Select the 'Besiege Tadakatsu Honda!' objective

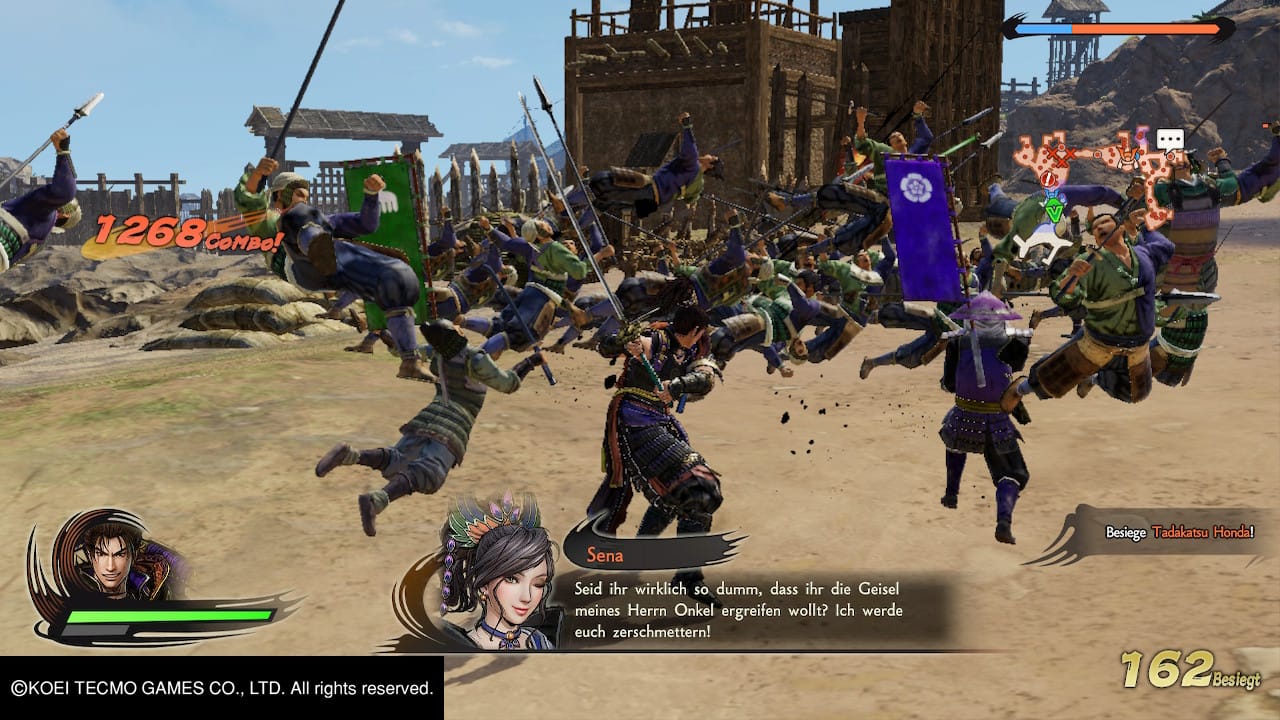pyautogui.click(x=1177, y=533)
